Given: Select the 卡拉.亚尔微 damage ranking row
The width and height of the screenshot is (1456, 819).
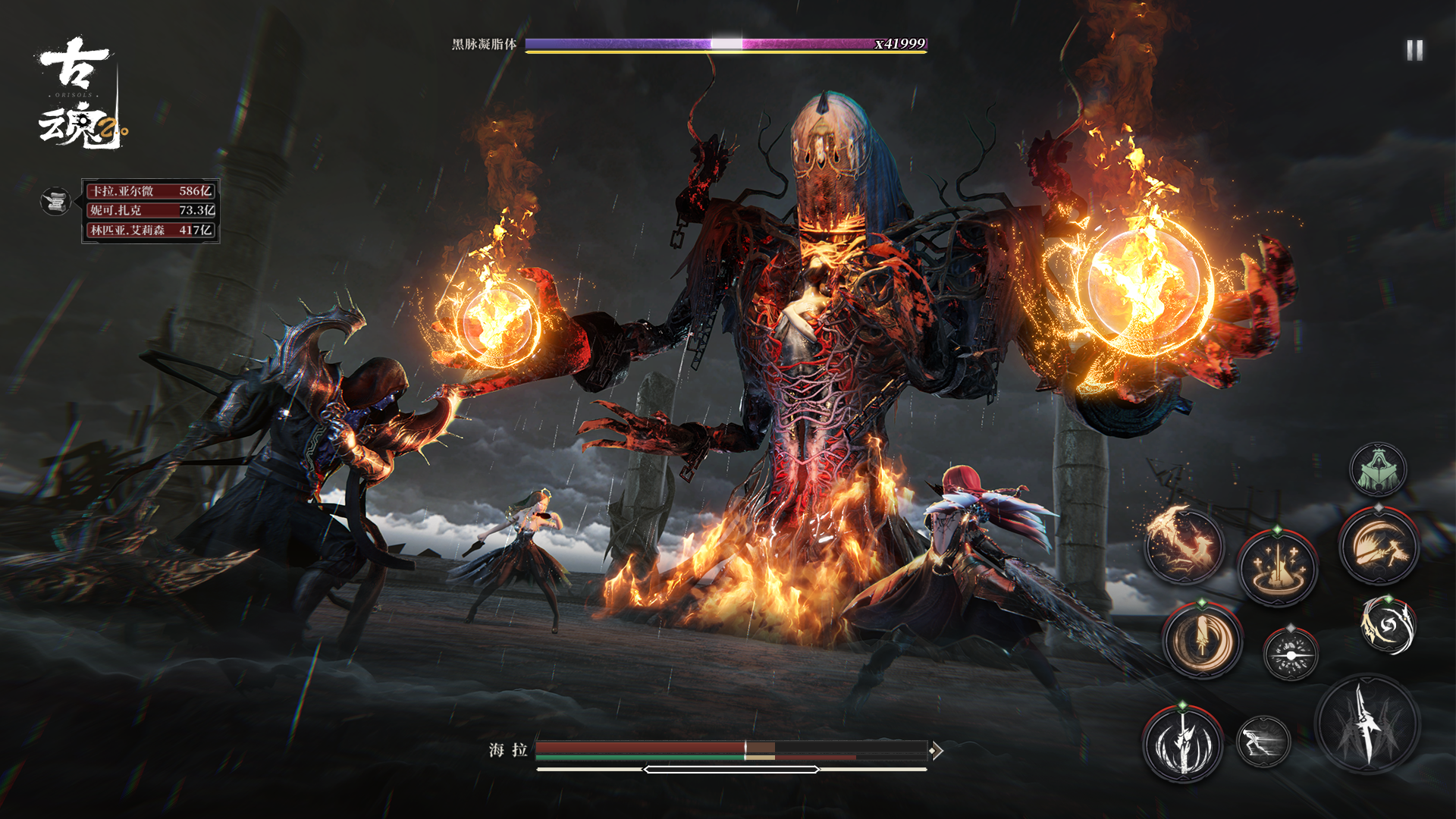Looking at the screenshot, I should [150, 191].
